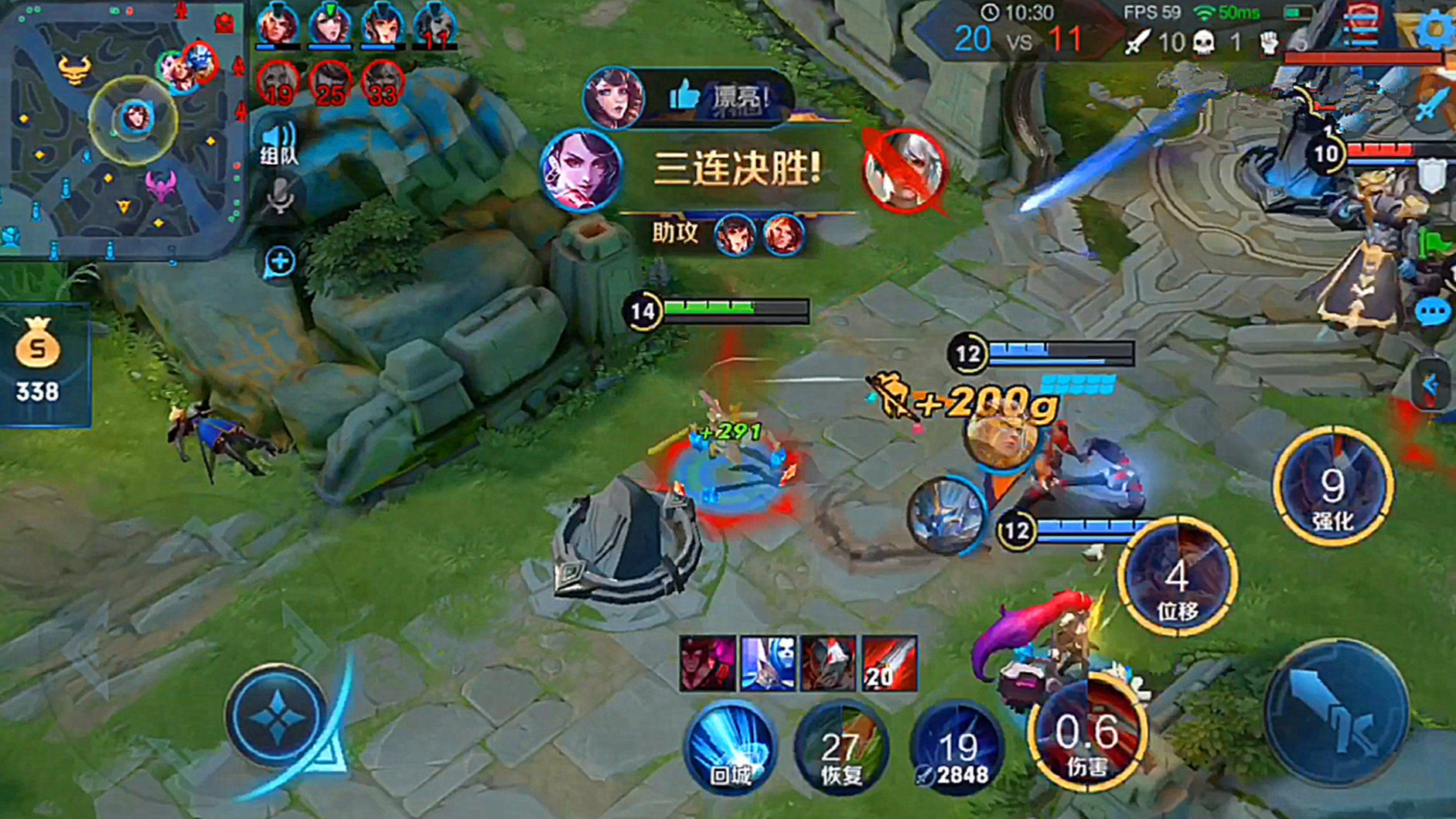This screenshot has height=819, width=1456.
Task: Tap the gold shop button showing 338
Action: coord(39,363)
